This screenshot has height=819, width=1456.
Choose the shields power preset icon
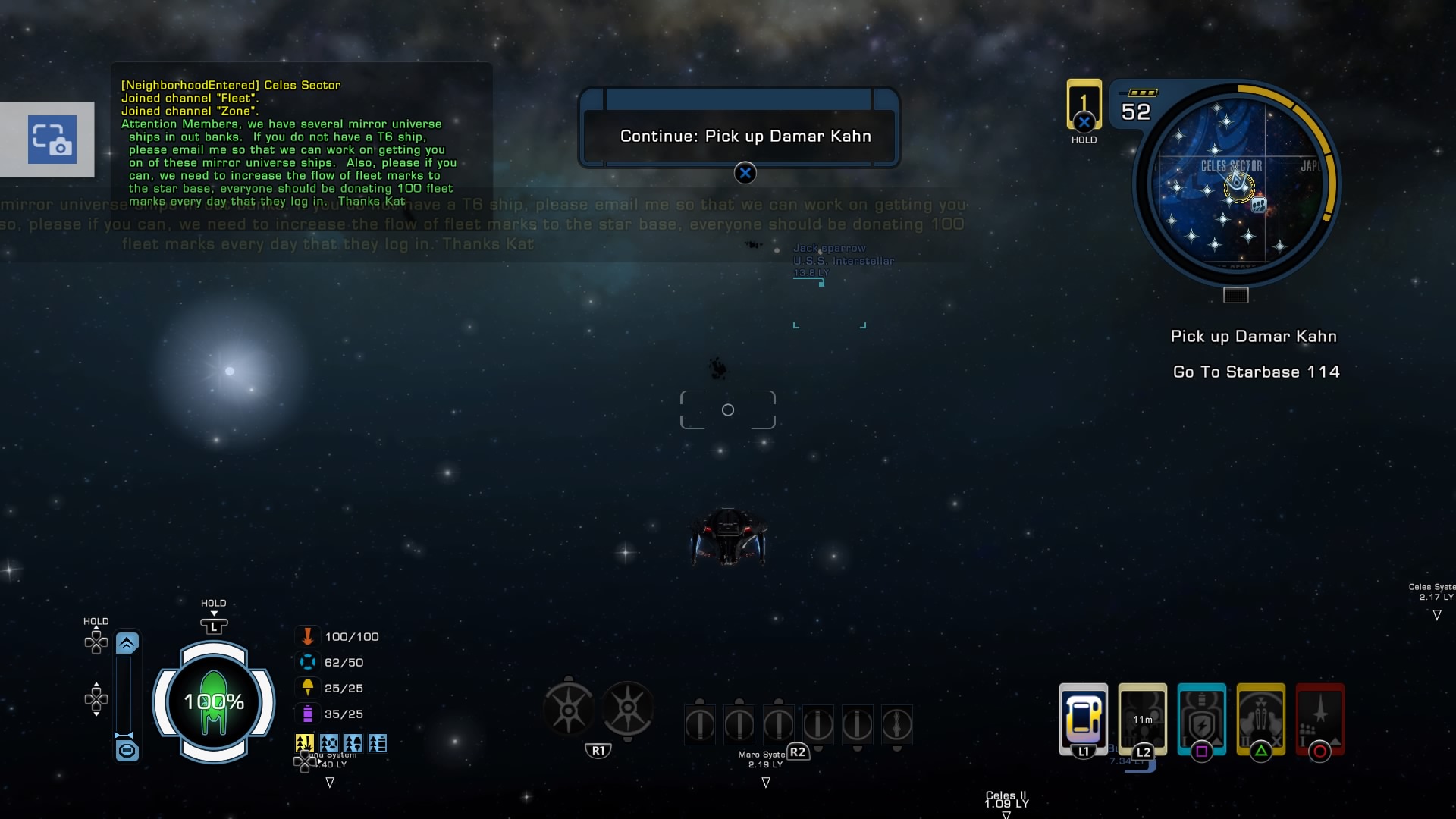click(329, 743)
